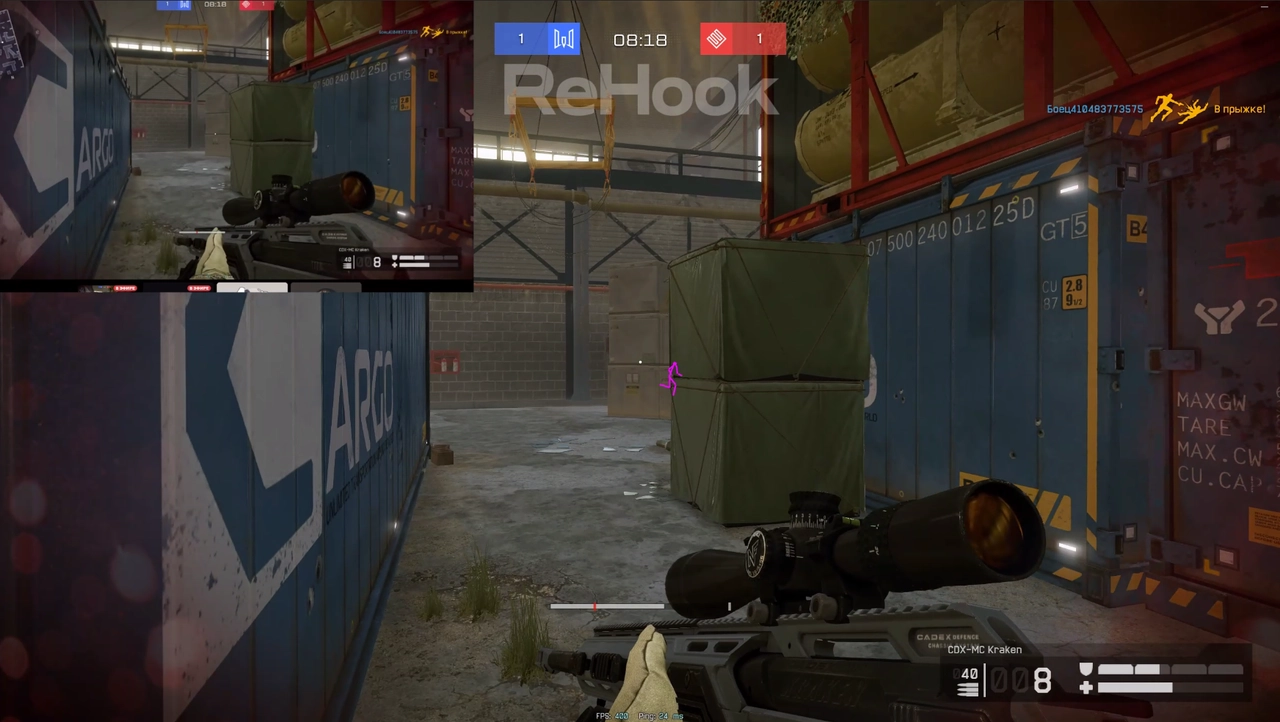
Task: Select the player name in the kill feed
Action: pyautogui.click(x=1094, y=109)
